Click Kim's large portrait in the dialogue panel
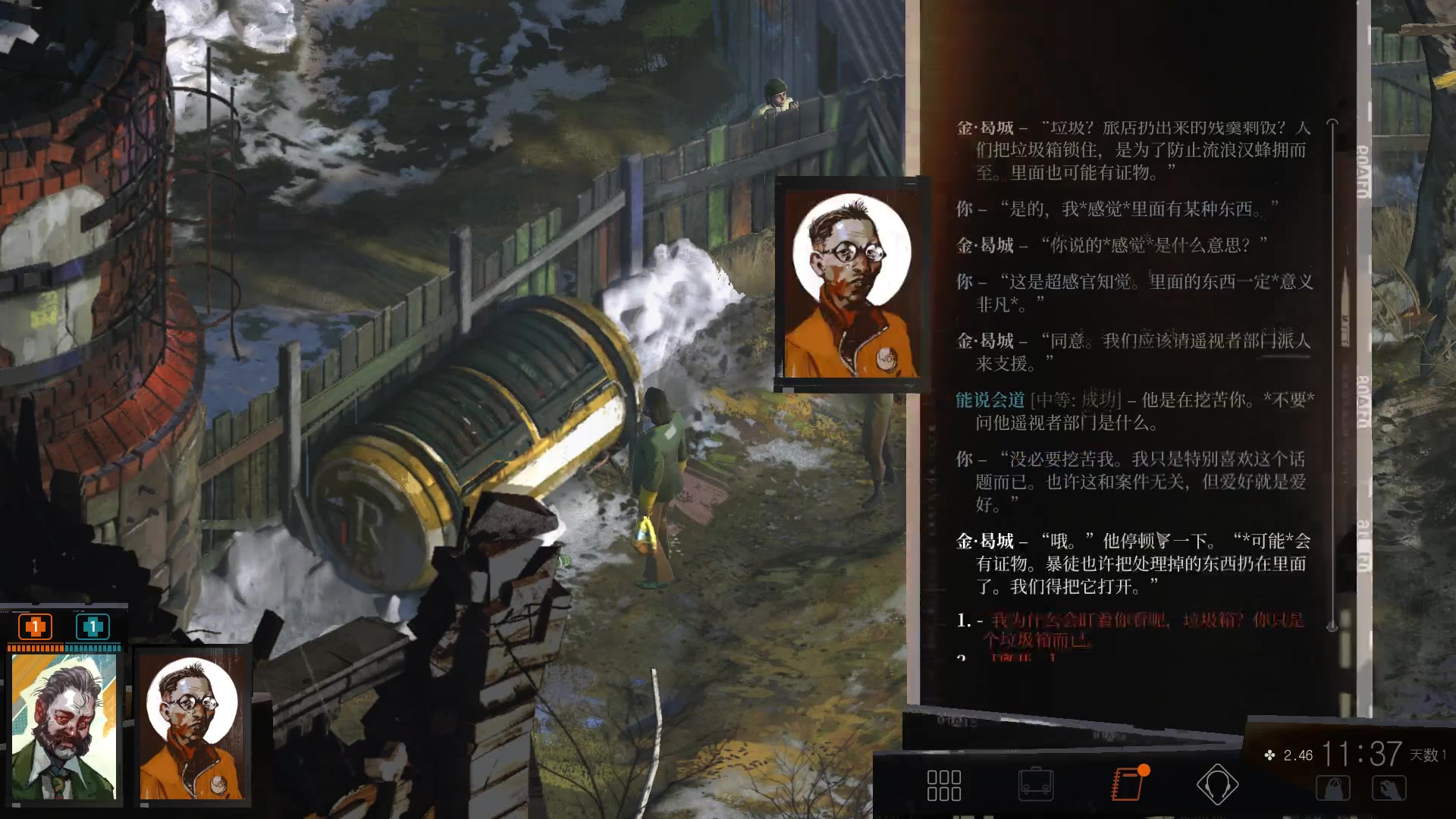This screenshot has height=819, width=1456. pyautogui.click(x=851, y=283)
